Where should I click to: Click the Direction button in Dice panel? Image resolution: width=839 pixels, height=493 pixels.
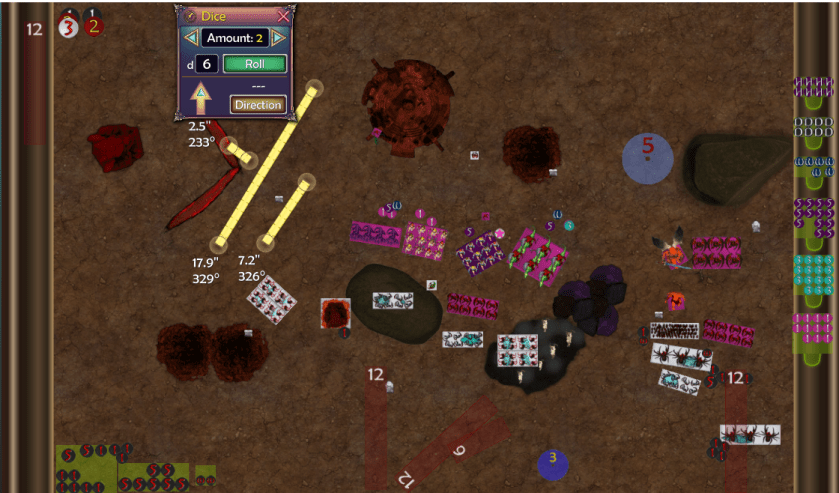[x=258, y=104]
